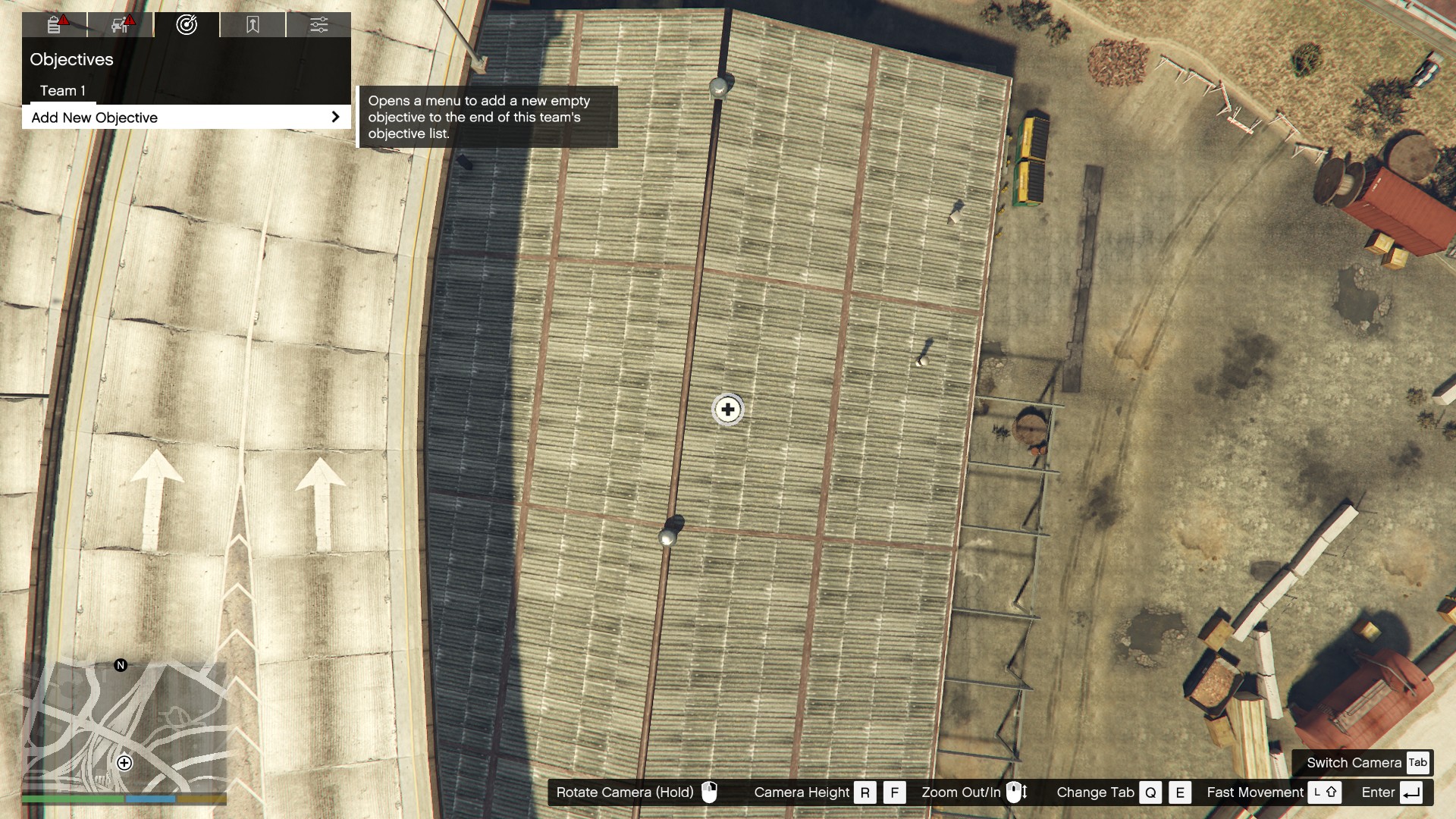1456x819 pixels.
Task: Click the North indicator on the minimap
Action: coord(120,665)
